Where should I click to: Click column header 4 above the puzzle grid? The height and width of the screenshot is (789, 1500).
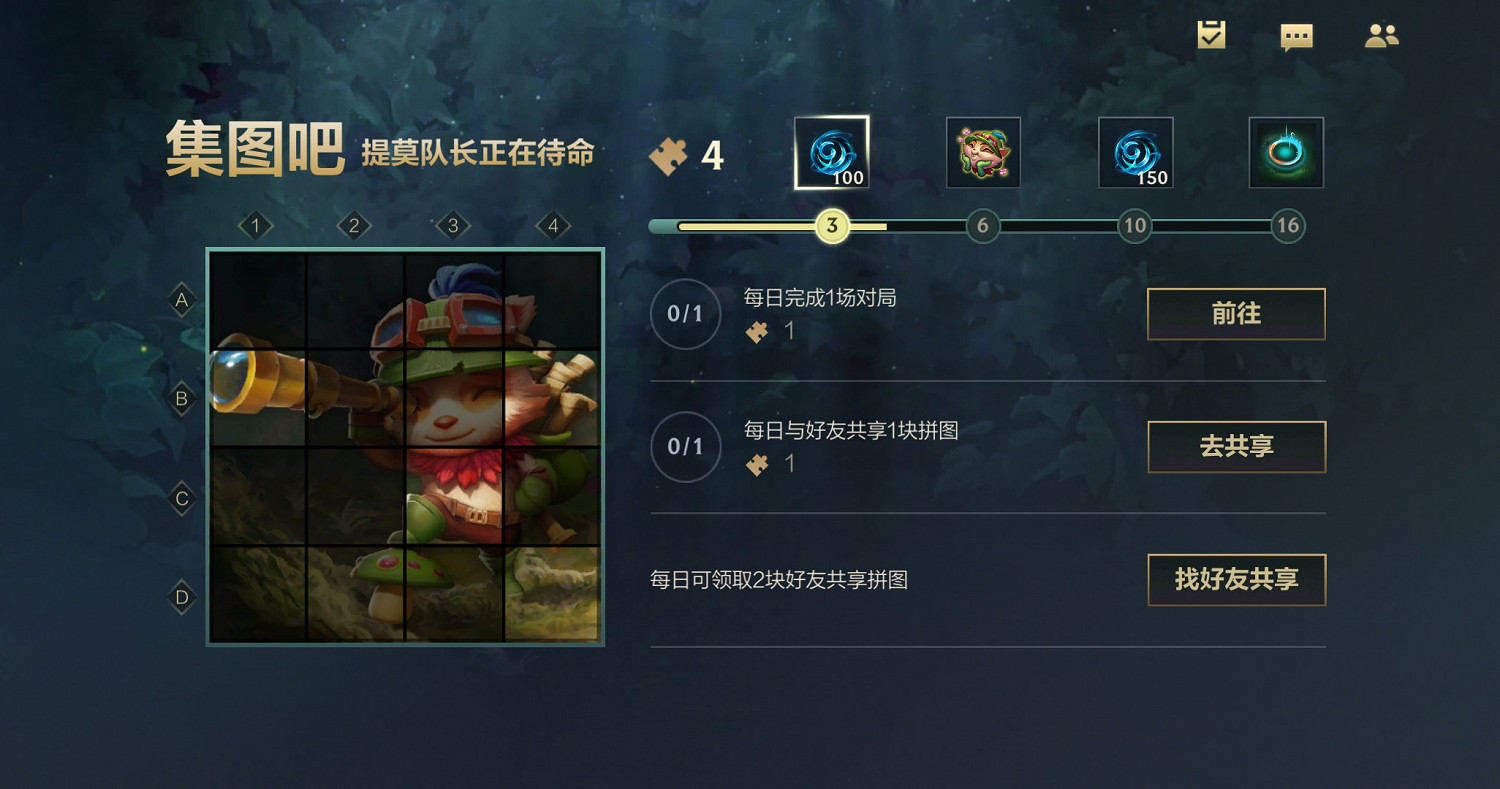point(554,226)
